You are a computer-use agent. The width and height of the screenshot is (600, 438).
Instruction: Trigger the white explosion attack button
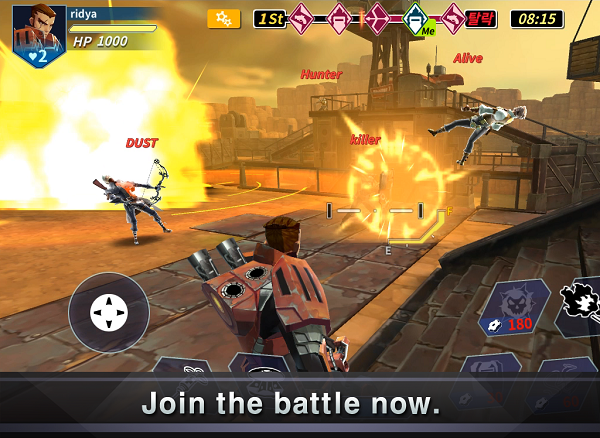coord(579,299)
